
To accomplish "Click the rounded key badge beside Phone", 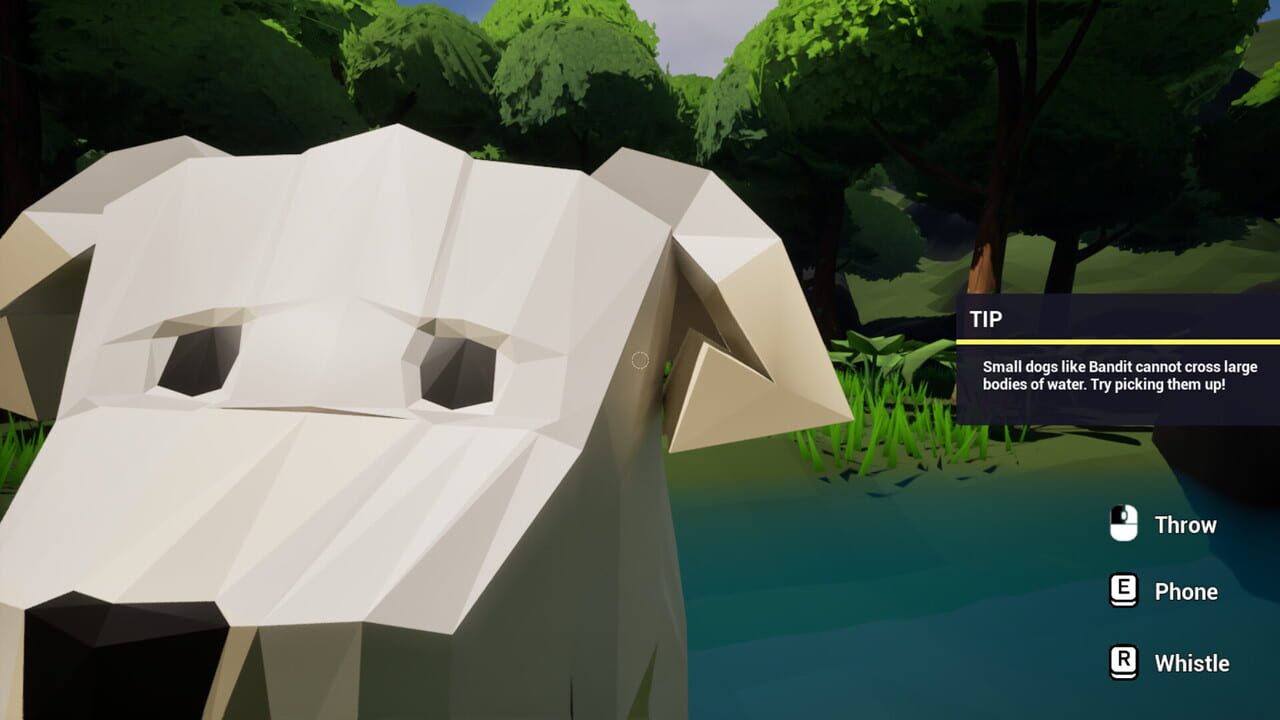I will point(1124,591).
